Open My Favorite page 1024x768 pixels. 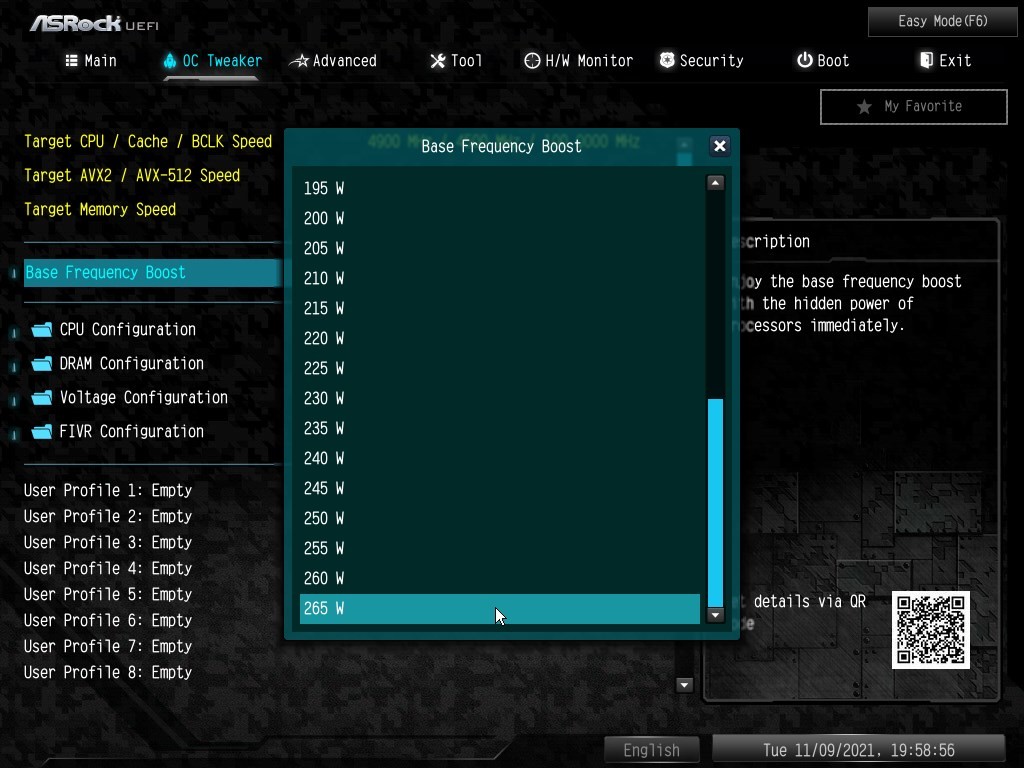913,106
